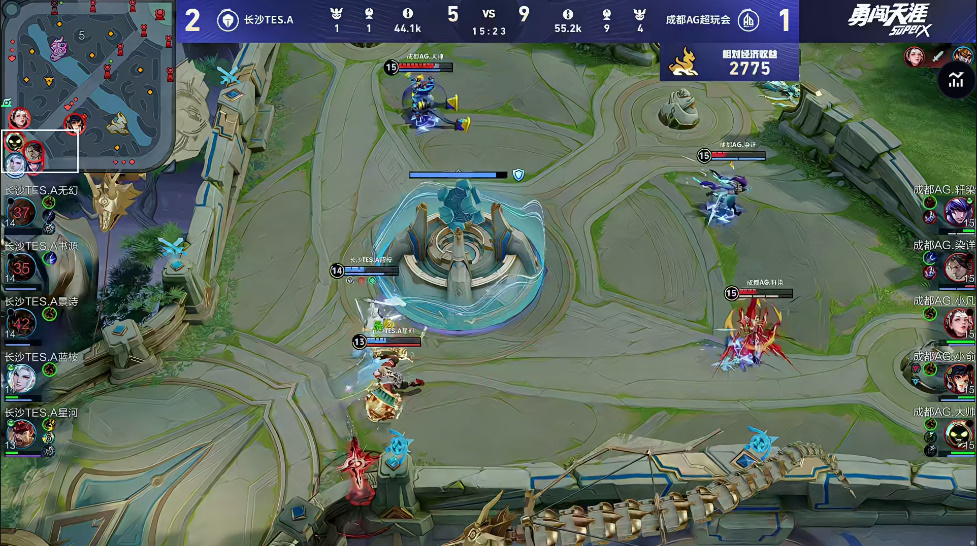
Task: Click the 成都AG超玩会 team logo
Action: 746,20
